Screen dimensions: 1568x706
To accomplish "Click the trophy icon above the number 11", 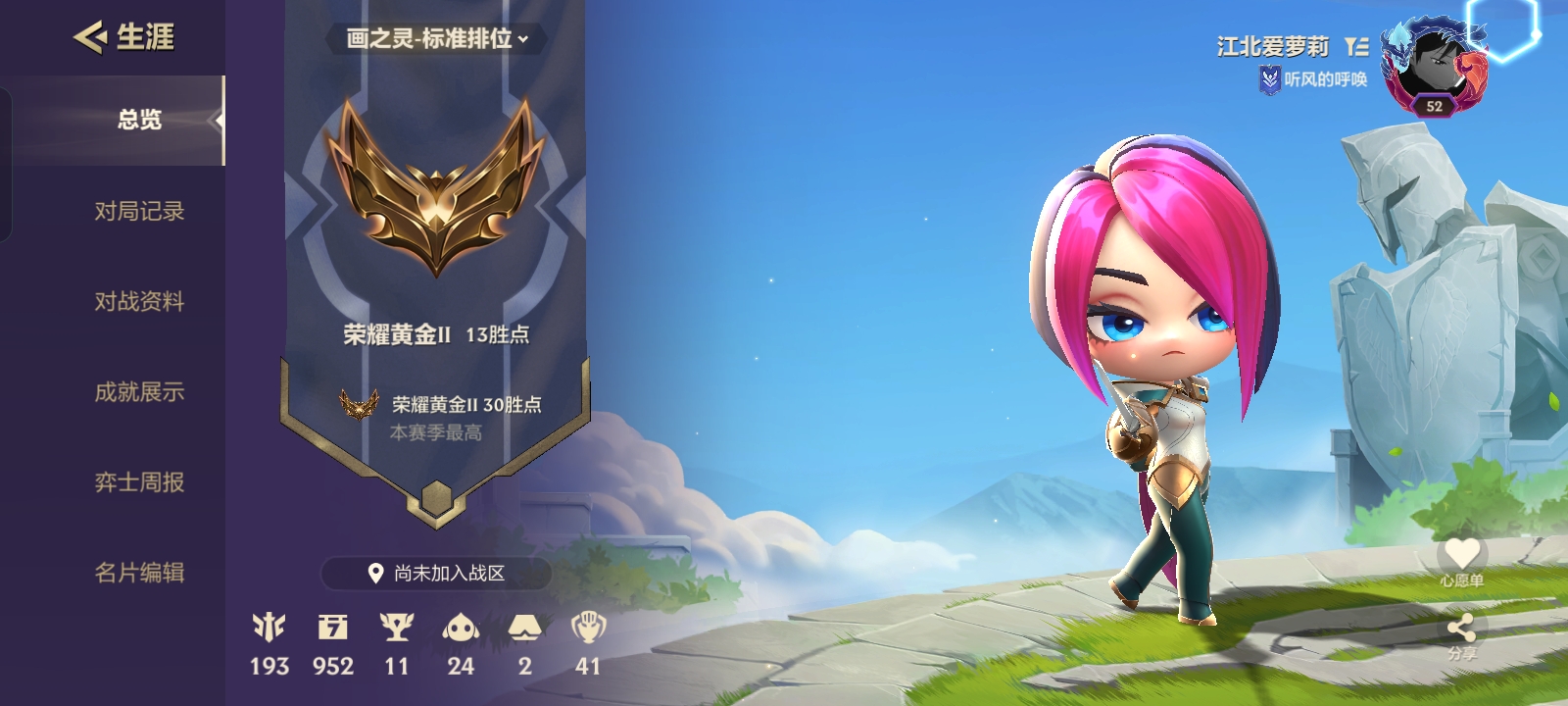I will [396, 628].
